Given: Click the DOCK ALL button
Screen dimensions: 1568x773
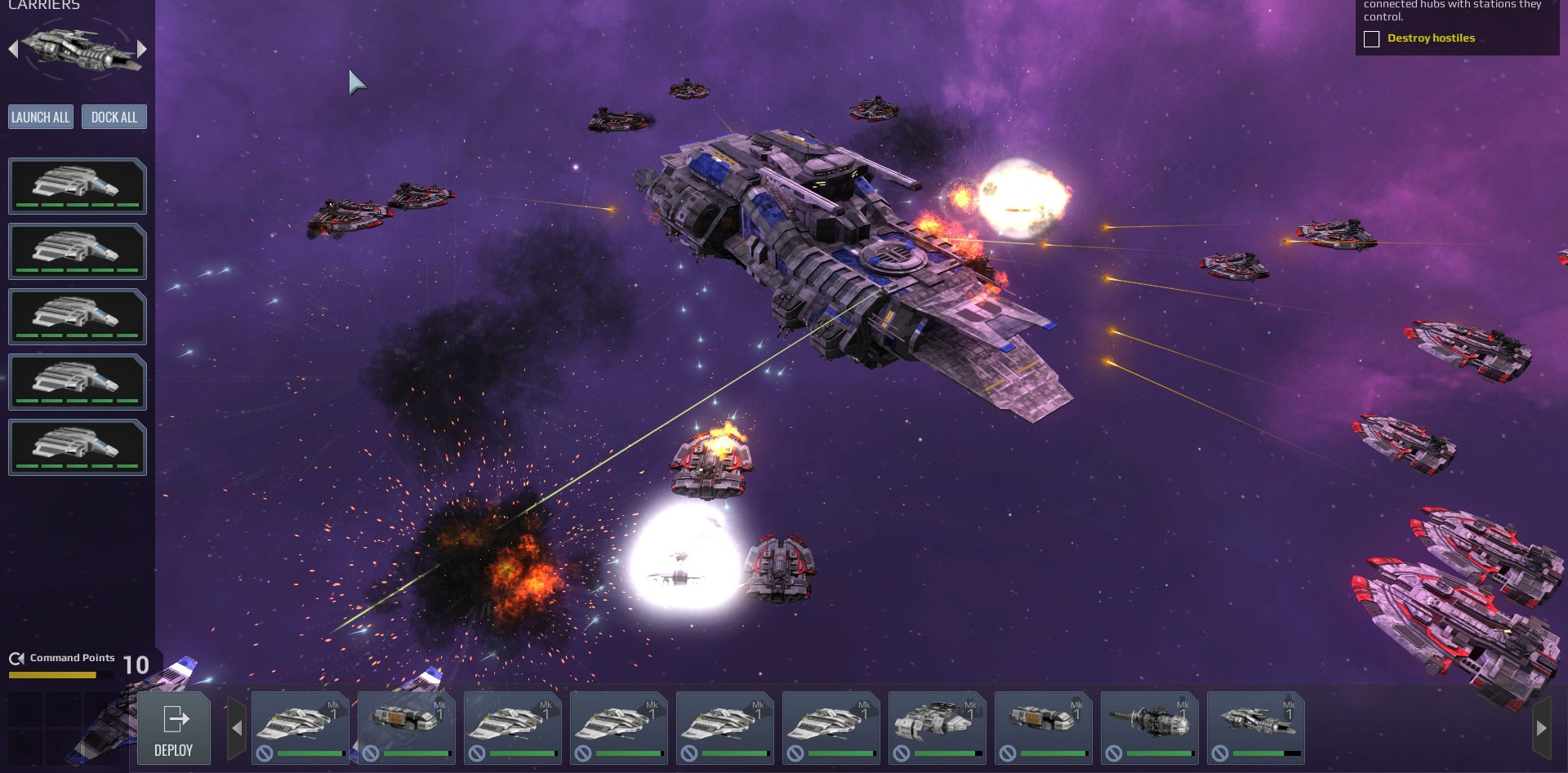Looking at the screenshot, I should tap(114, 118).
